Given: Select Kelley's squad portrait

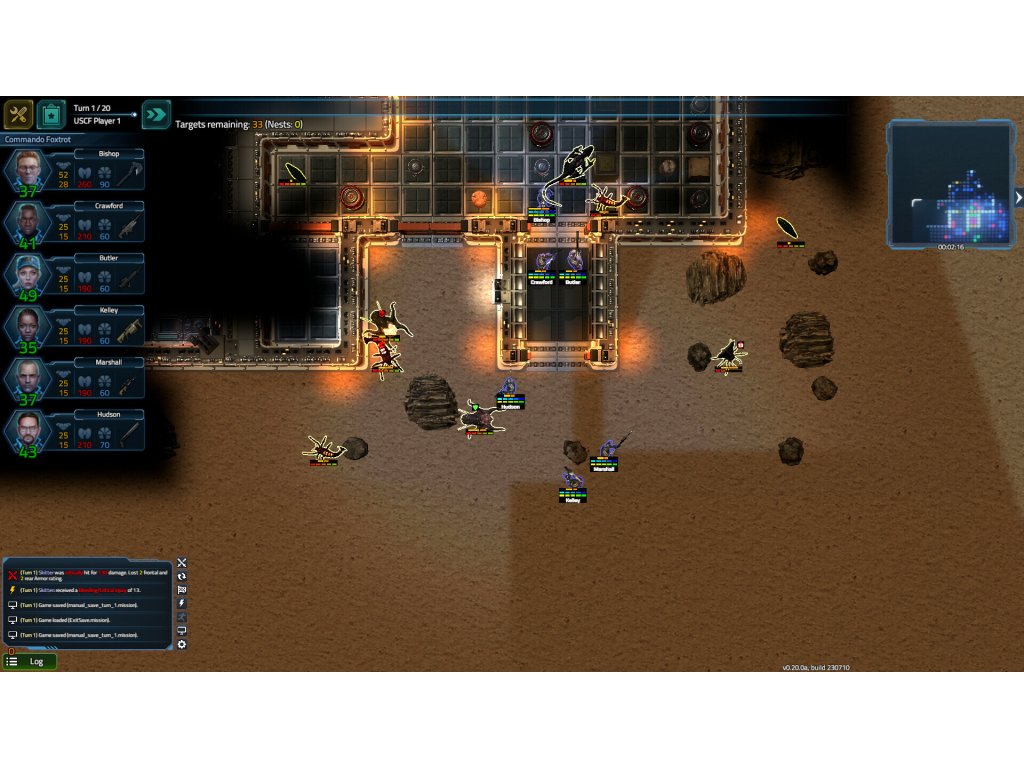Looking at the screenshot, I should click(x=27, y=326).
